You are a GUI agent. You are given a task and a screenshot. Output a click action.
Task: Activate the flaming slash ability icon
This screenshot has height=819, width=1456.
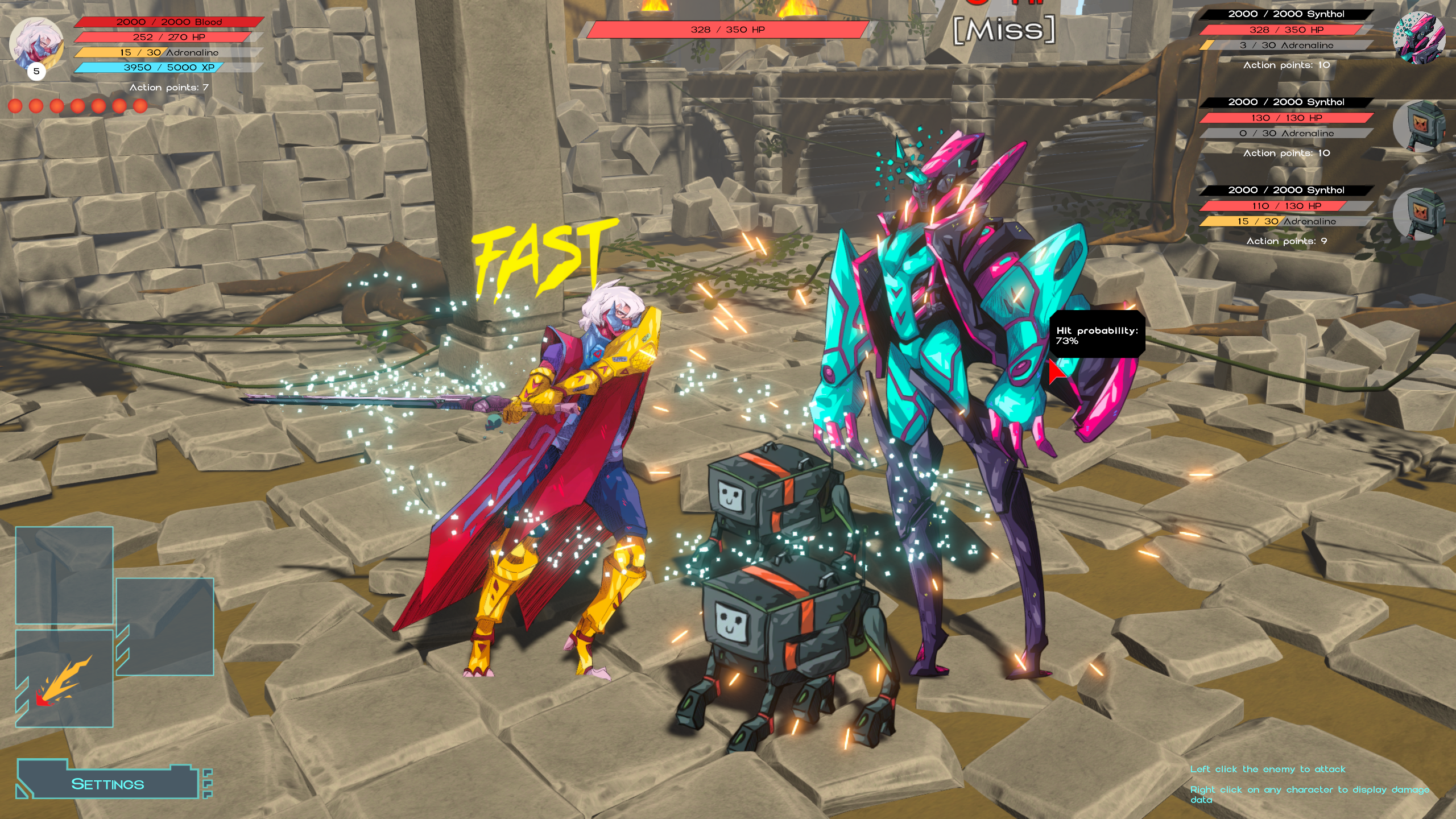[x=64, y=679]
